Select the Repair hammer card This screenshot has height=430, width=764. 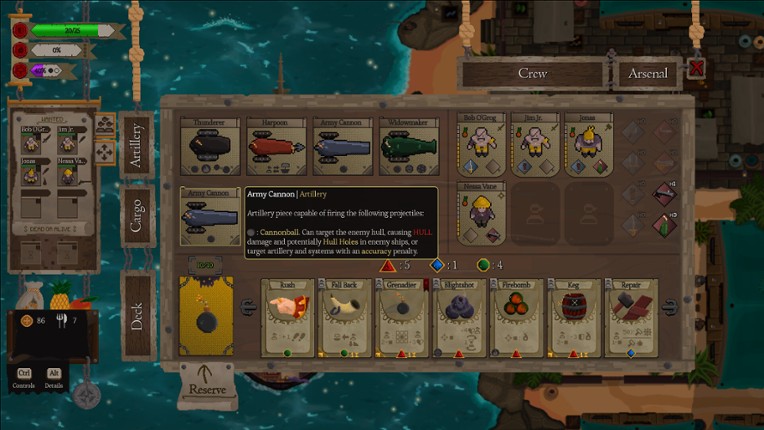631,317
